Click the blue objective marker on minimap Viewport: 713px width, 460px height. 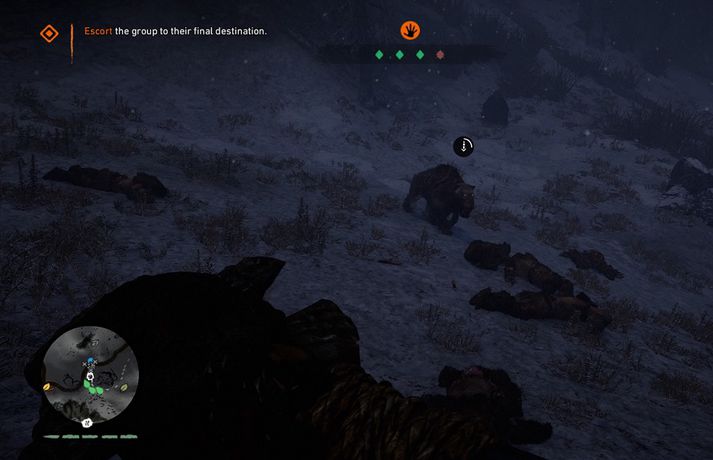90,362
